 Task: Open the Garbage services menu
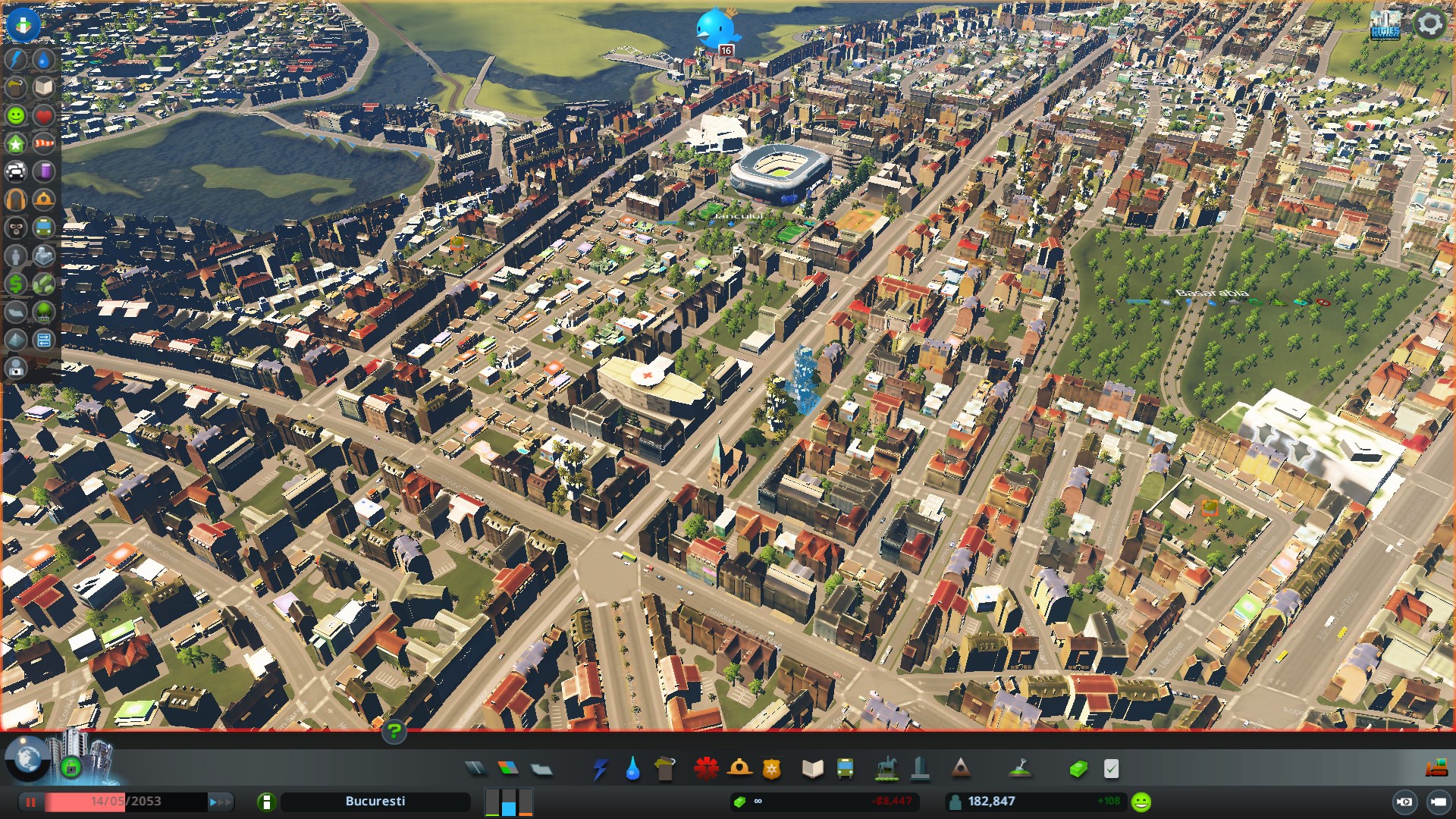[x=665, y=769]
